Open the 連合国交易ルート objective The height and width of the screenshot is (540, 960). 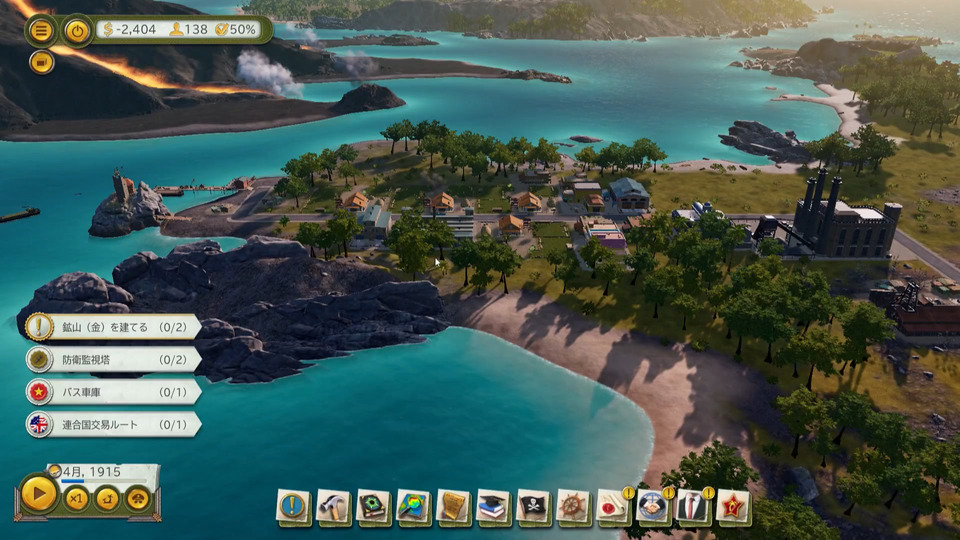pos(112,424)
